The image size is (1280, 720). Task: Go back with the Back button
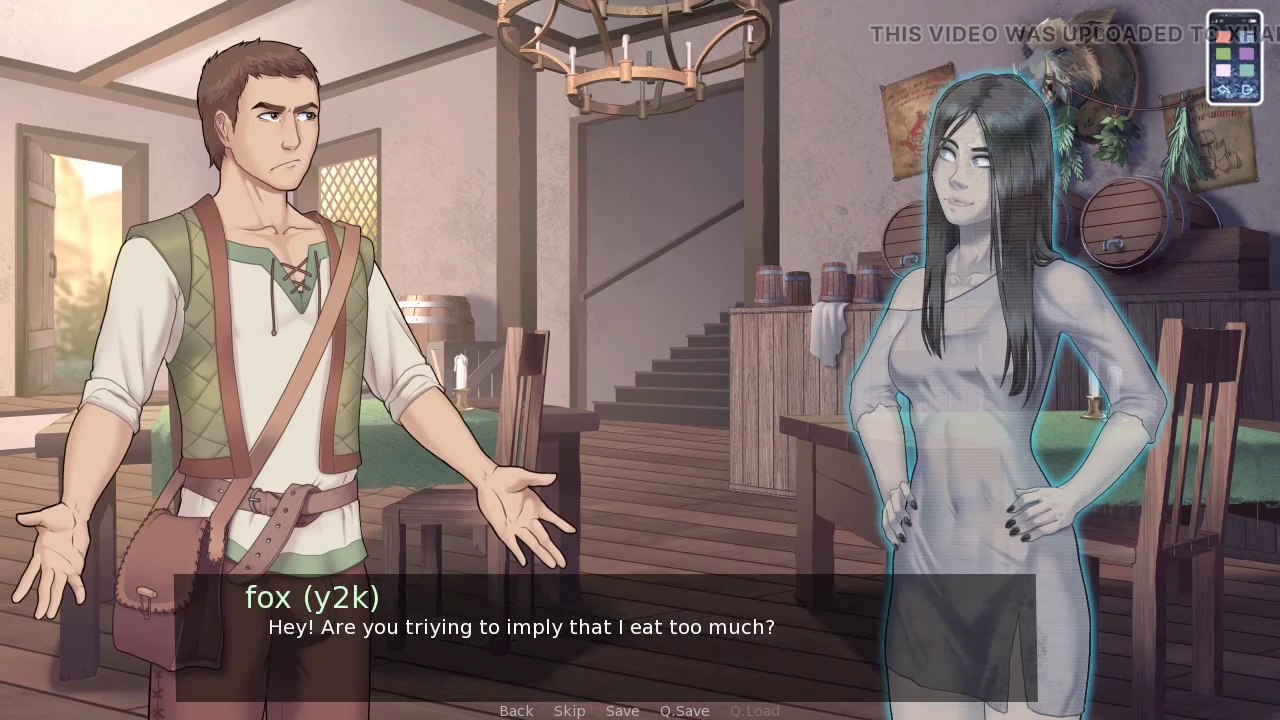[516, 711]
